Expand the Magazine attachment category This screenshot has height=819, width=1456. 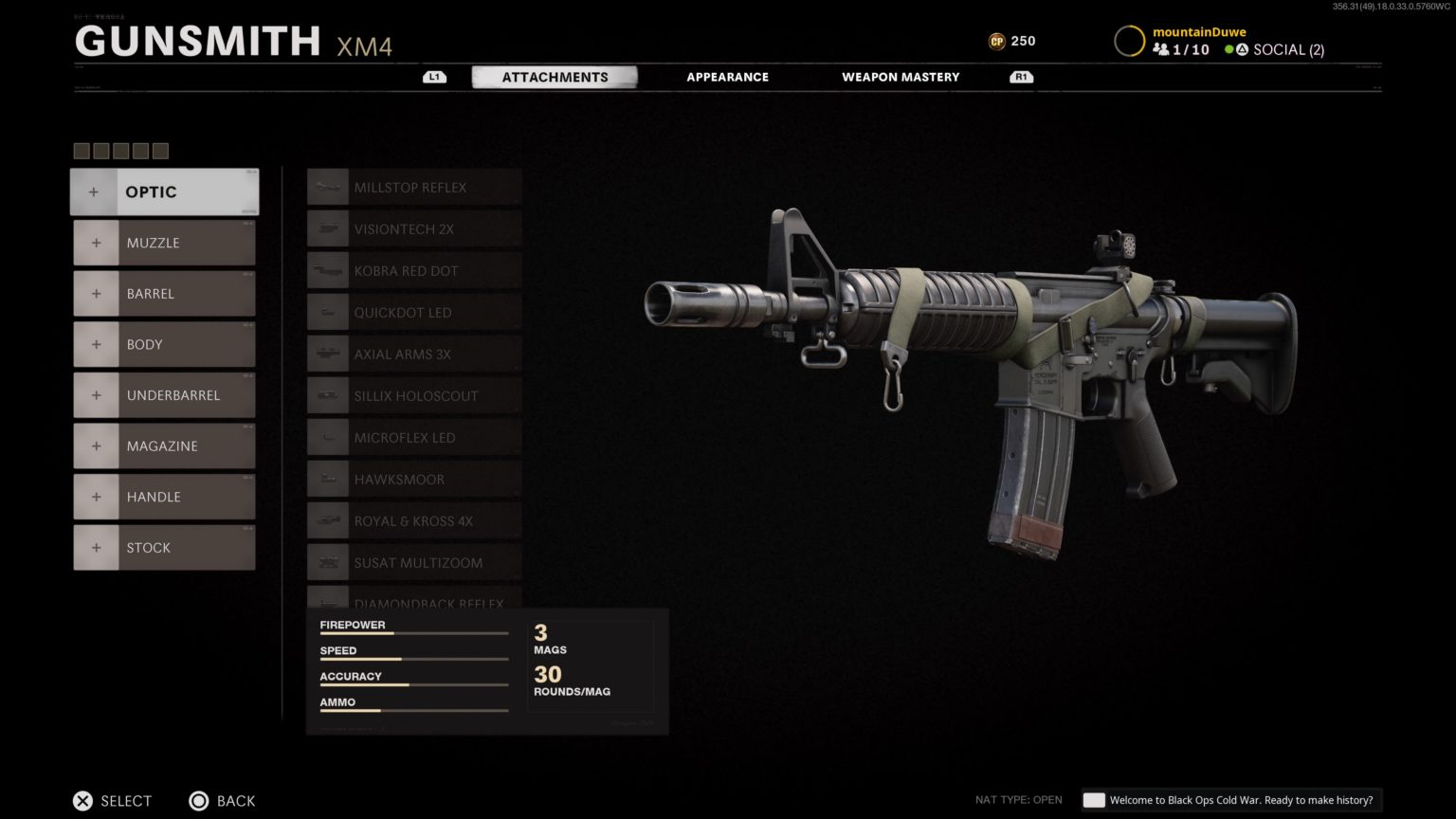tap(163, 446)
